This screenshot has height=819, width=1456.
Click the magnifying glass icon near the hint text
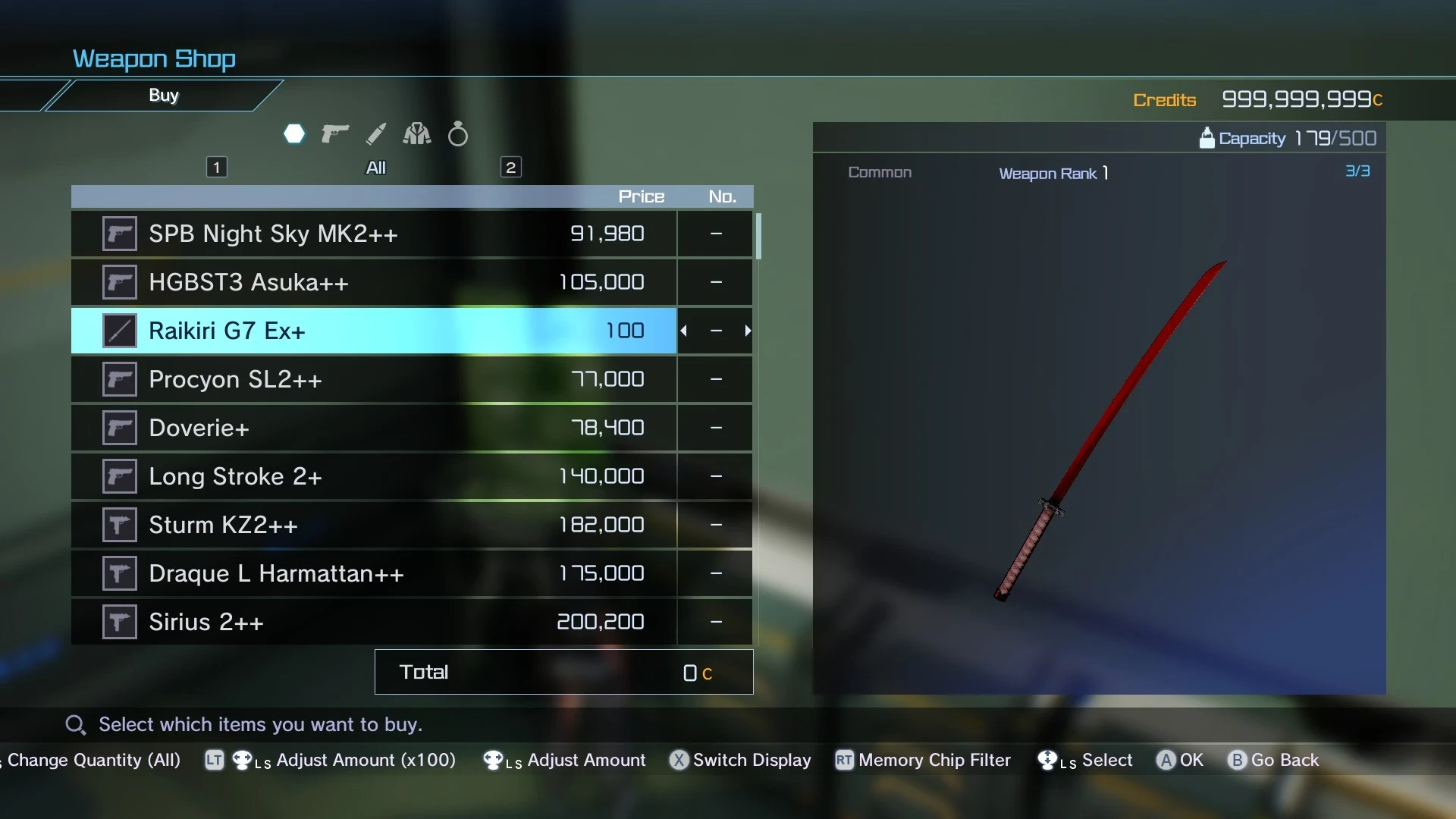74,724
